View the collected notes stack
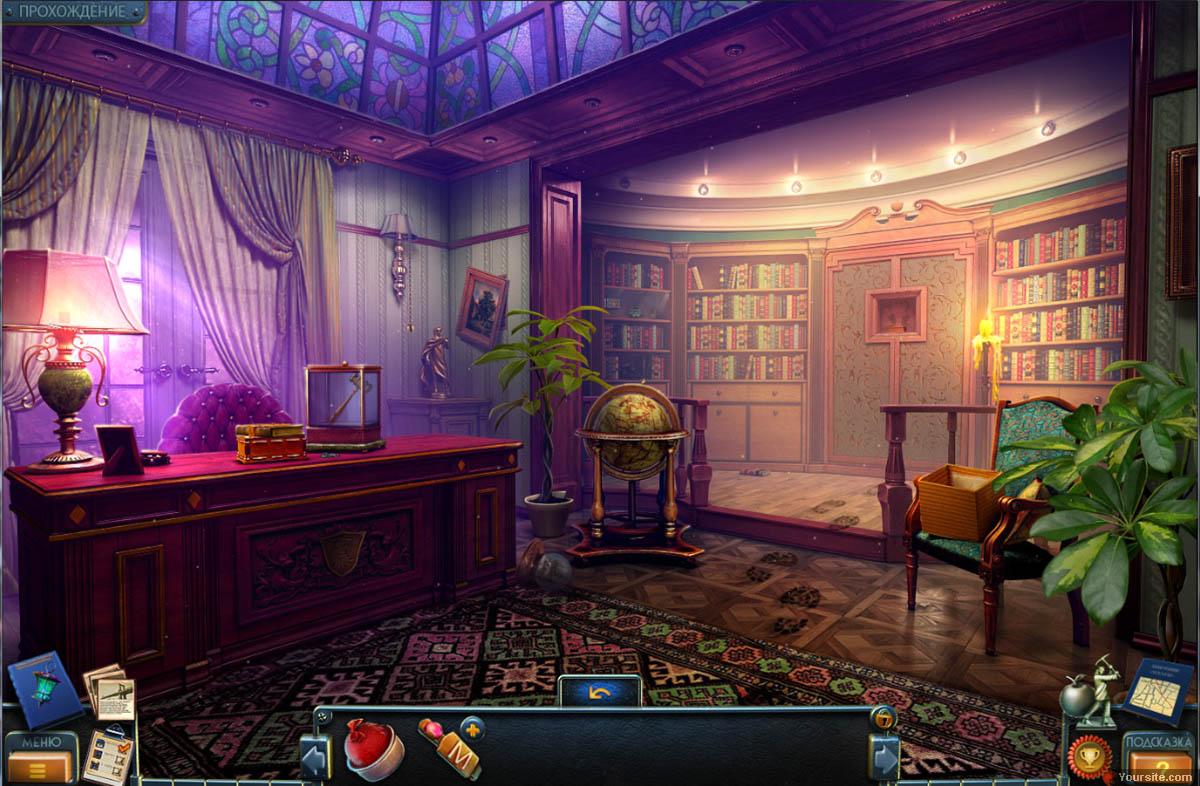This screenshot has height=786, width=1200. (x=109, y=691)
